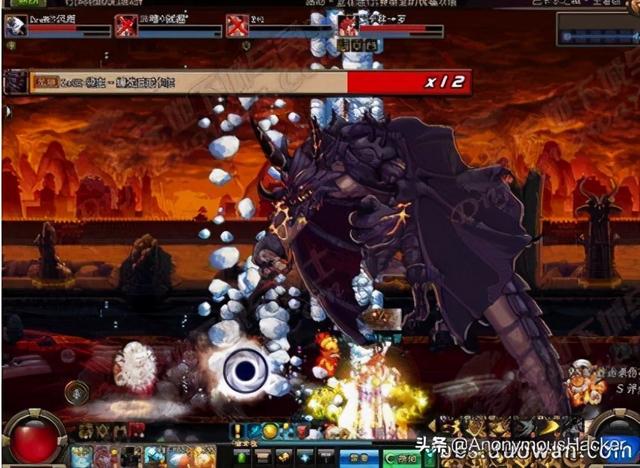Select the third party member portrait
Viewport: 640px width, 468px height.
click(237, 26)
